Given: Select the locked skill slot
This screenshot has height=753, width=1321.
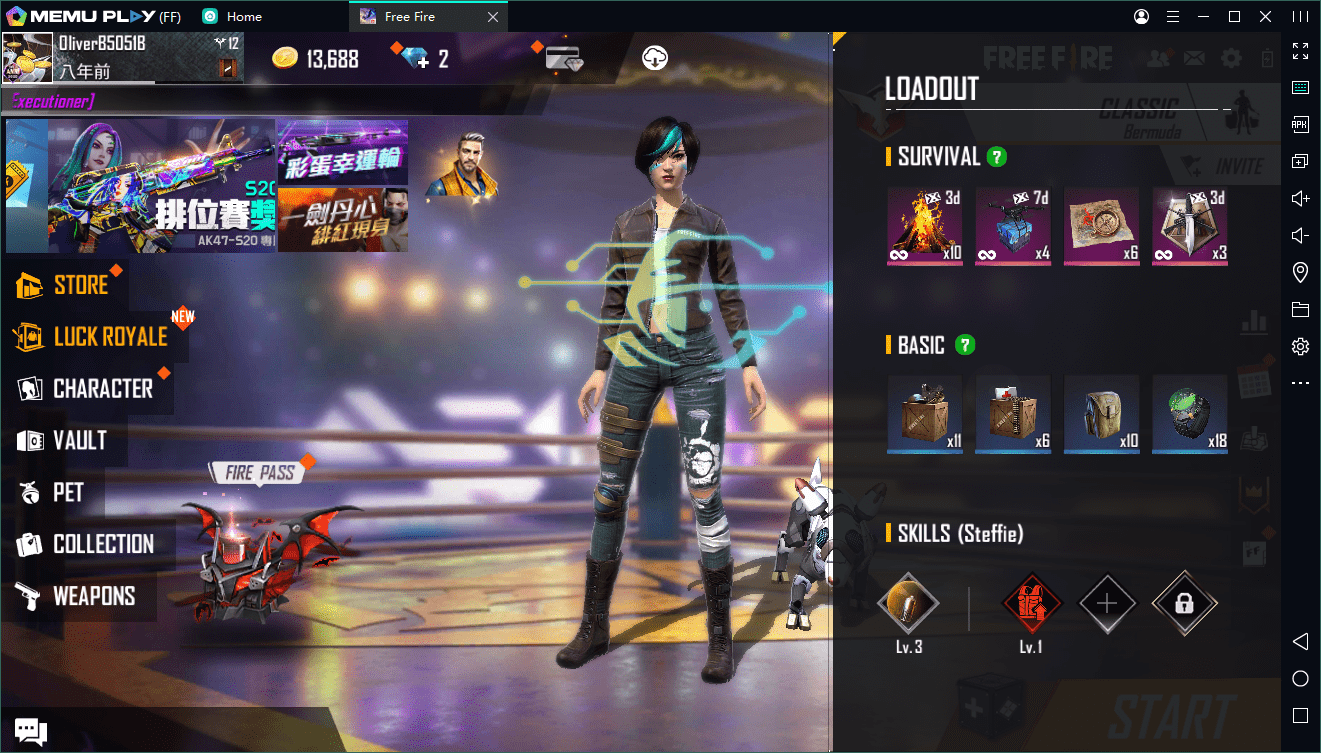Looking at the screenshot, I should [x=1184, y=604].
